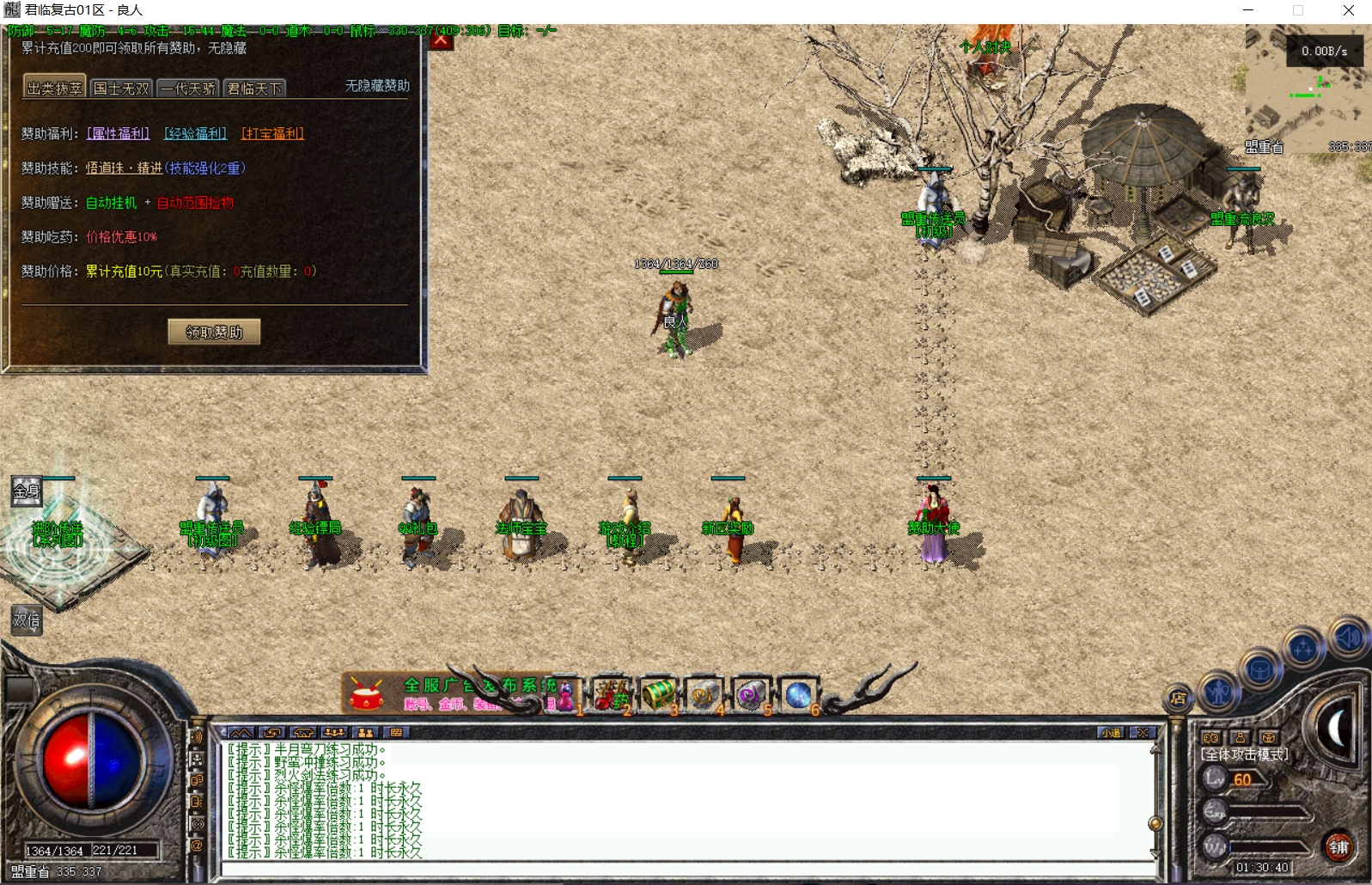The width and height of the screenshot is (1372, 885).
Task: Show the 打宝福利 link
Action: (272, 133)
